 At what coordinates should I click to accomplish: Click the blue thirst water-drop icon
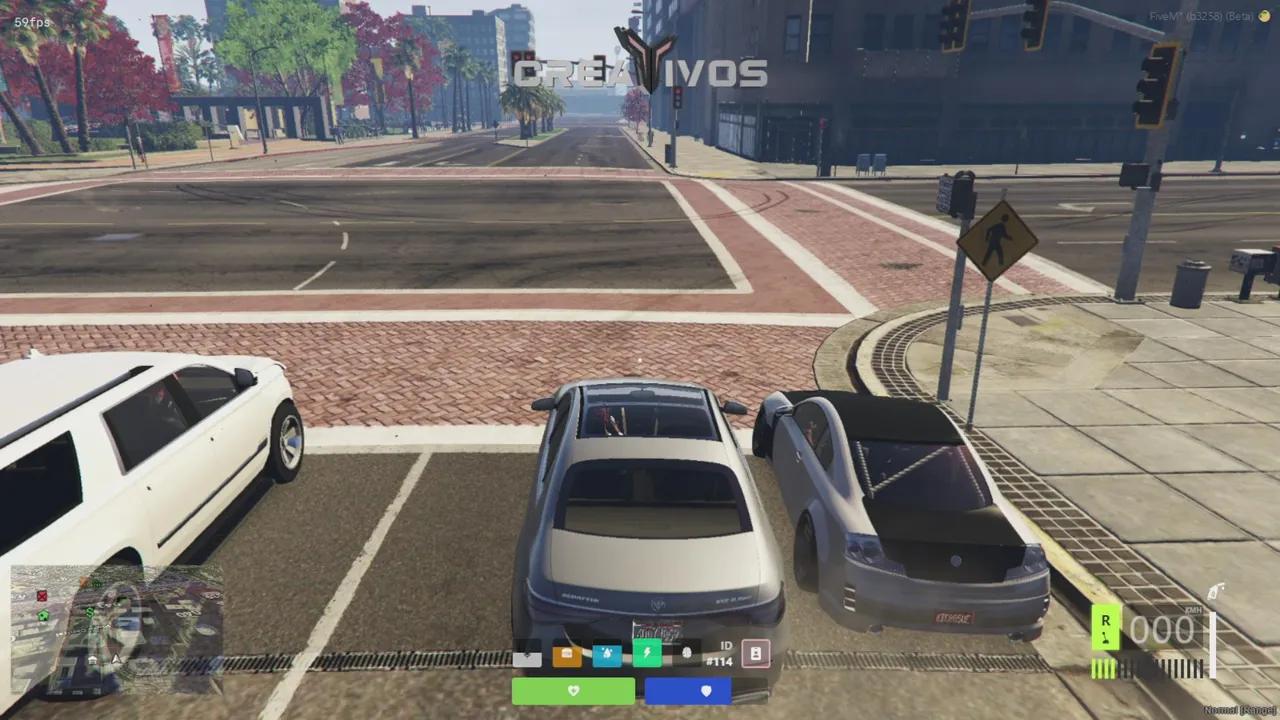pyautogui.click(x=608, y=655)
